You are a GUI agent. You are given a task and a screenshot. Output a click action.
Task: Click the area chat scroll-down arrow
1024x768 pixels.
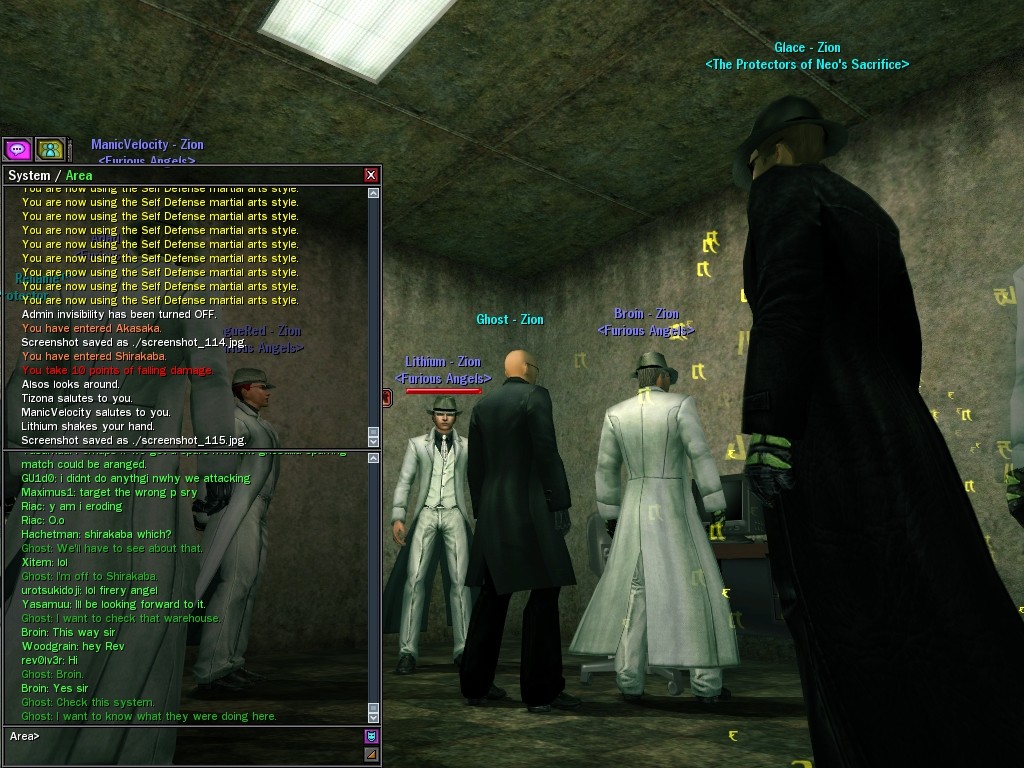click(374, 717)
